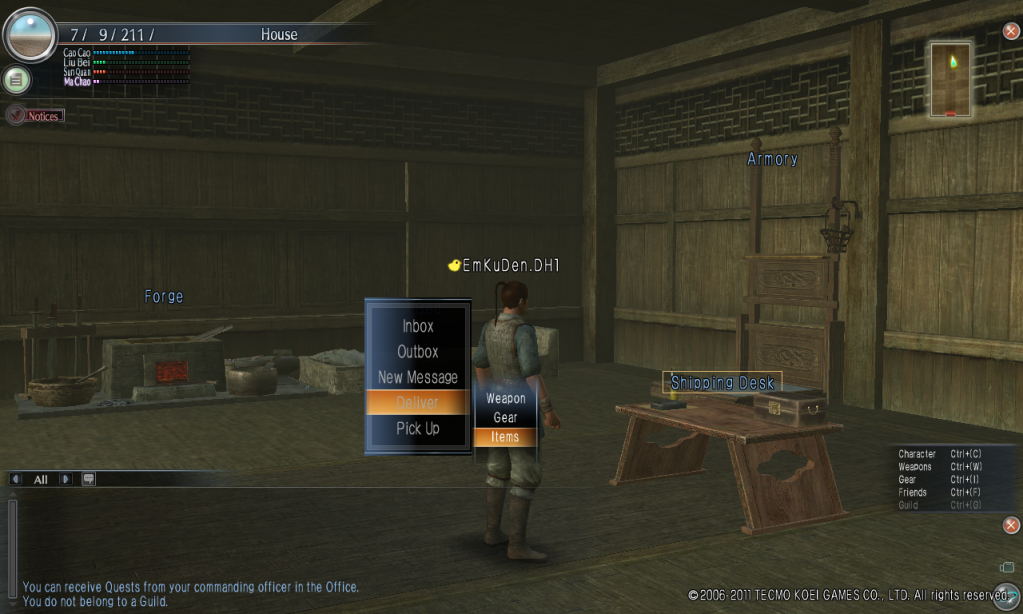Image resolution: width=1023 pixels, height=614 pixels.
Task: Choose Weapon in the Deliver submenu
Action: [x=505, y=398]
